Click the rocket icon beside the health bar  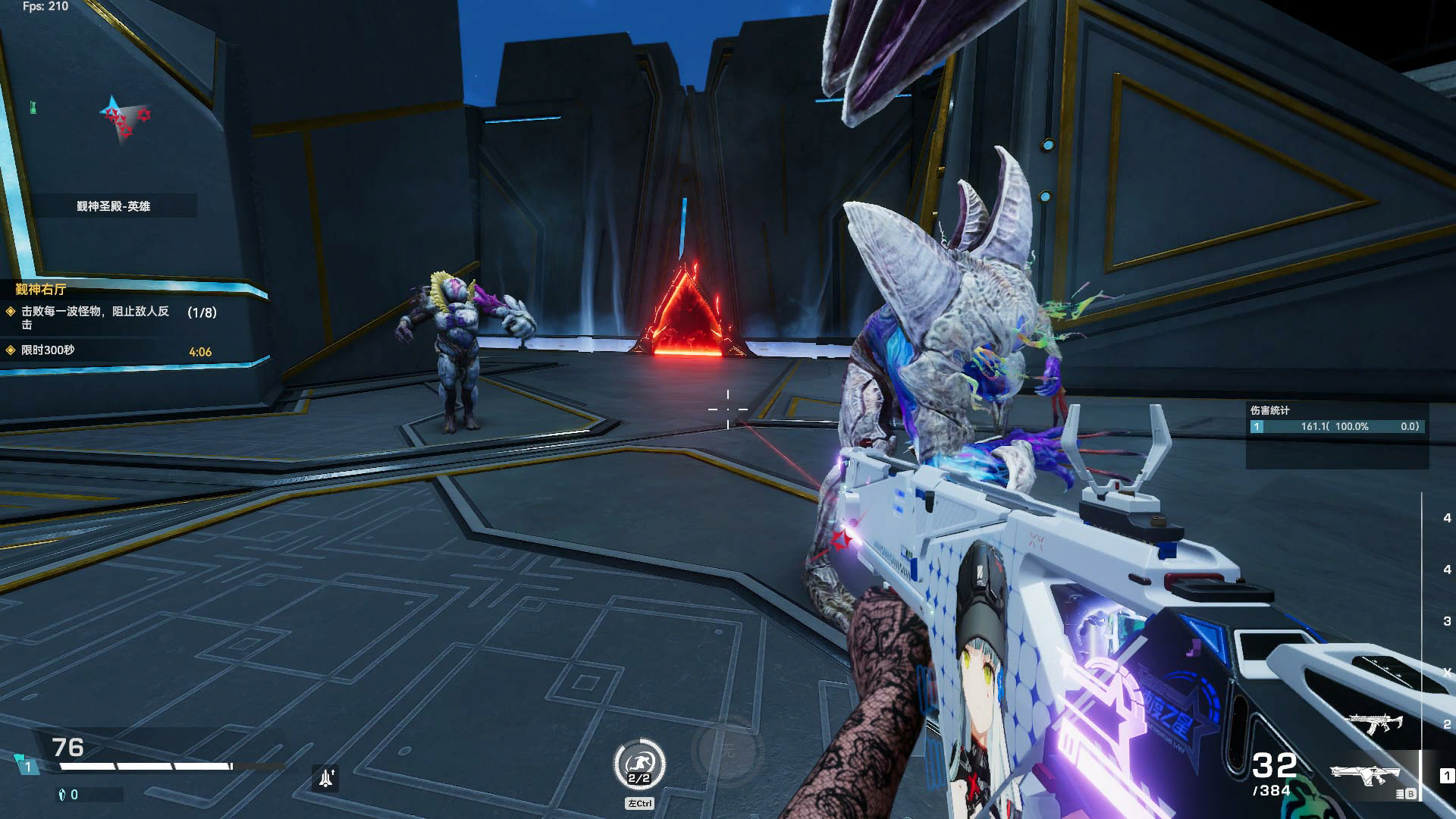[x=326, y=778]
